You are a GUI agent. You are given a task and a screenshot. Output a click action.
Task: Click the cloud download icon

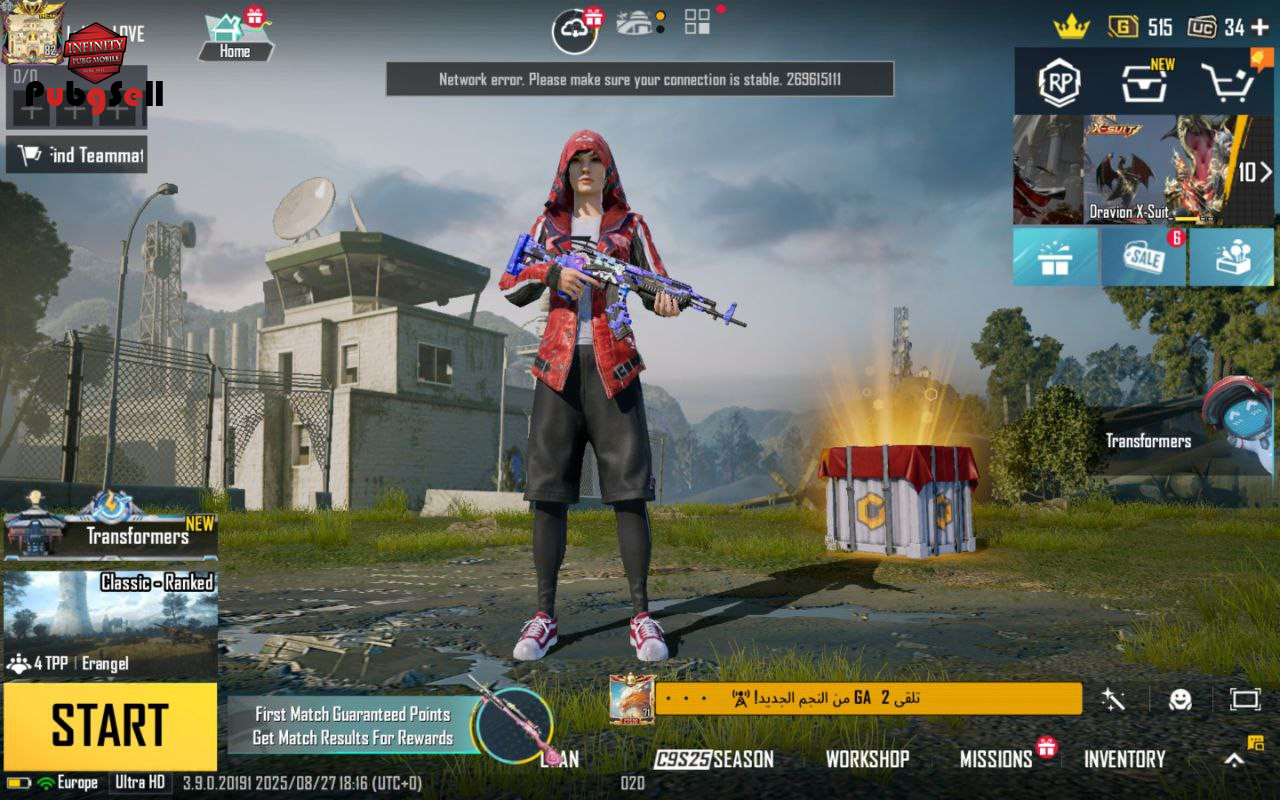click(x=575, y=30)
